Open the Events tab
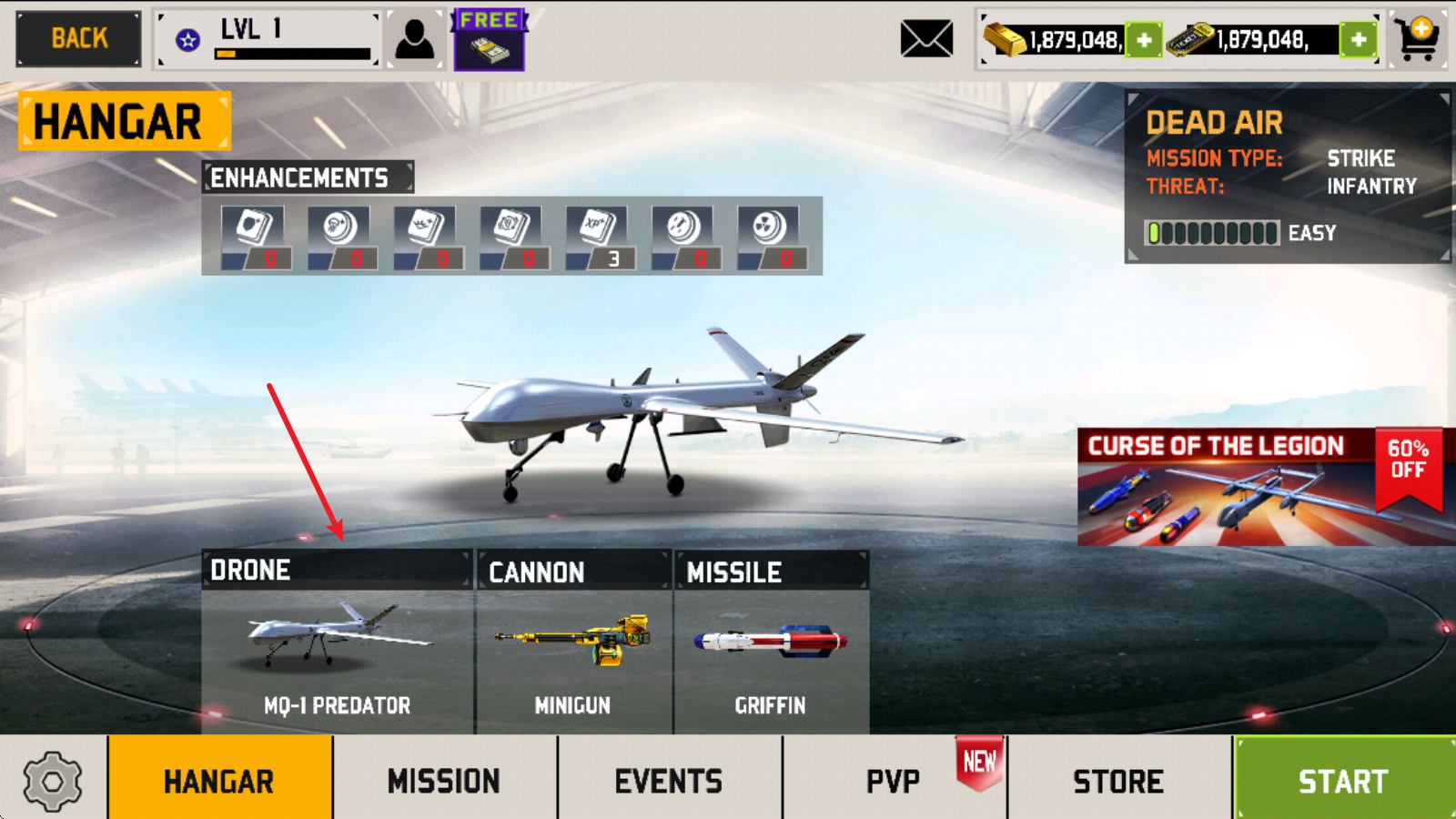 coord(669,780)
